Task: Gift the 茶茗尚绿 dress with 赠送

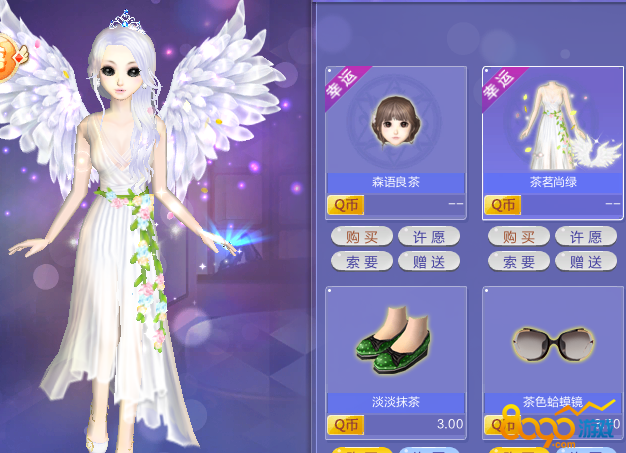Action: point(586,262)
